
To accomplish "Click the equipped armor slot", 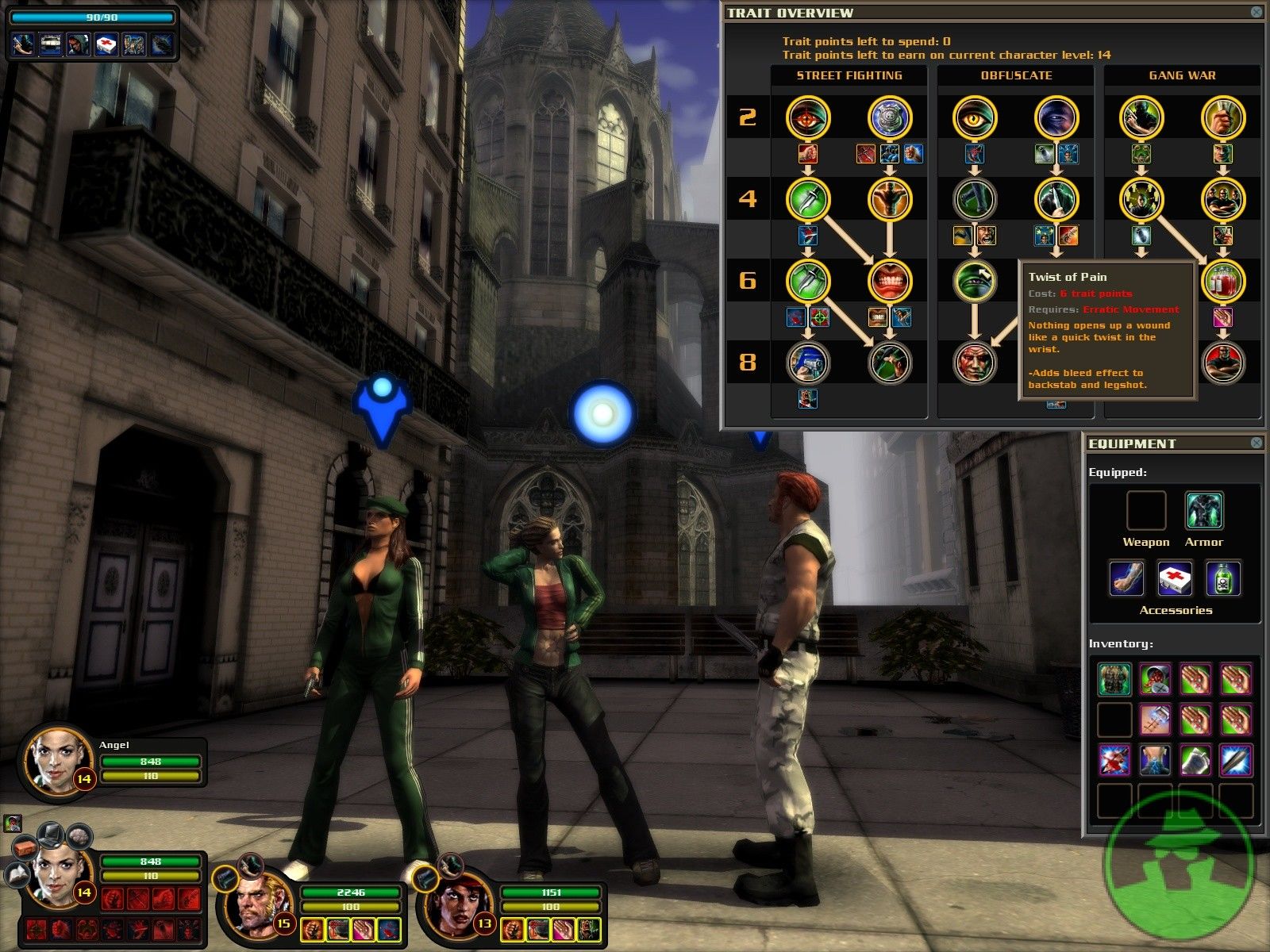I will (1203, 510).
